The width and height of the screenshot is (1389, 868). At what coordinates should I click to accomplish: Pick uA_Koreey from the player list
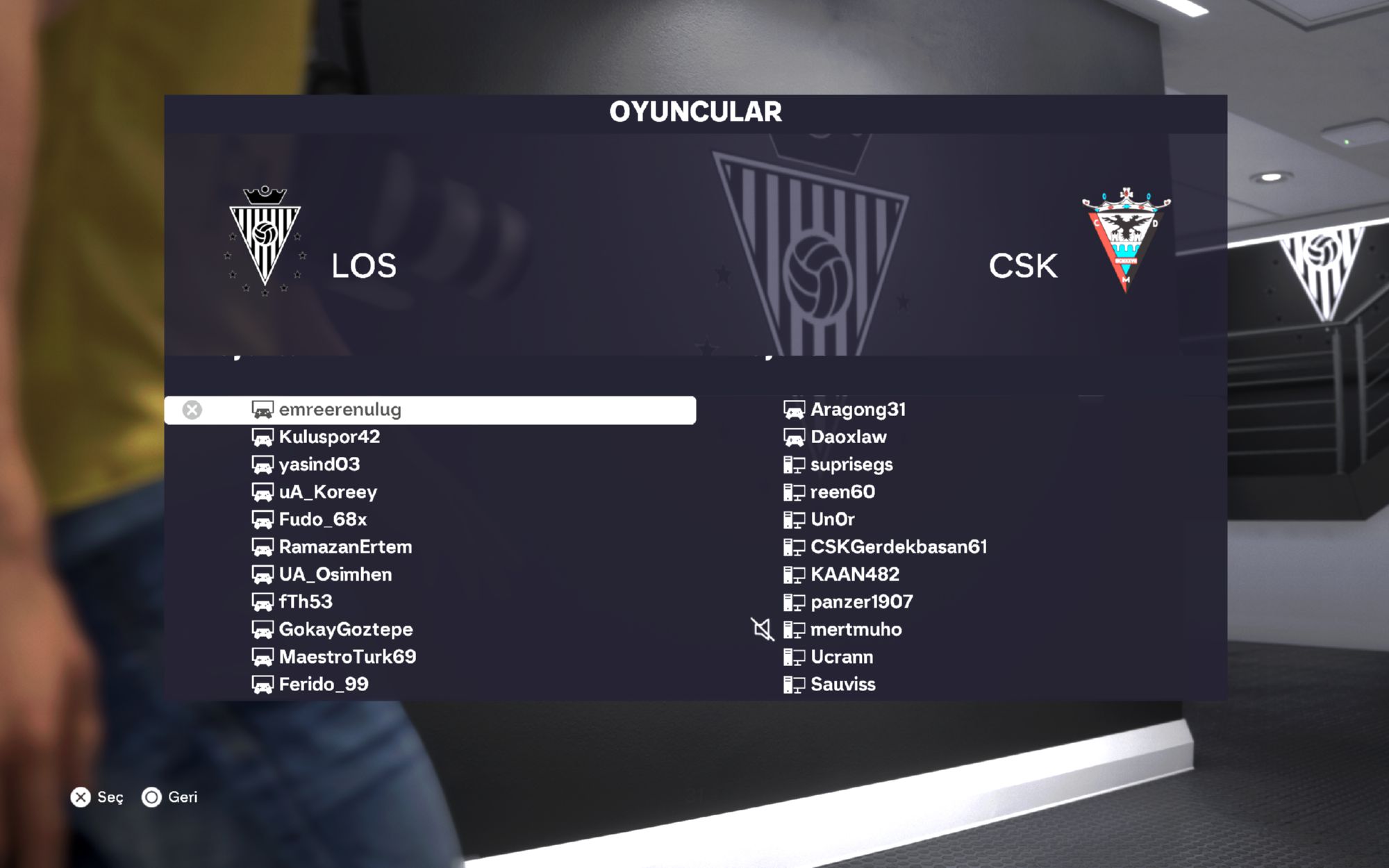[328, 492]
